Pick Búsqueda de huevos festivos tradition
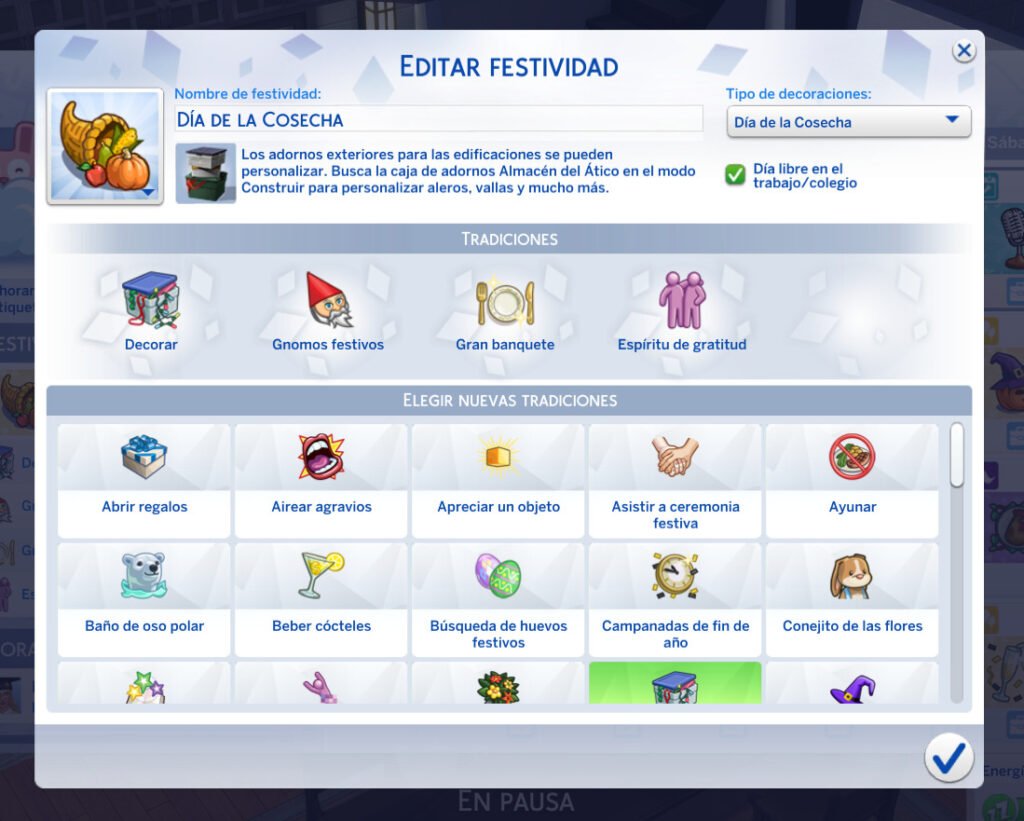Viewport: 1024px width, 821px height. (498, 600)
